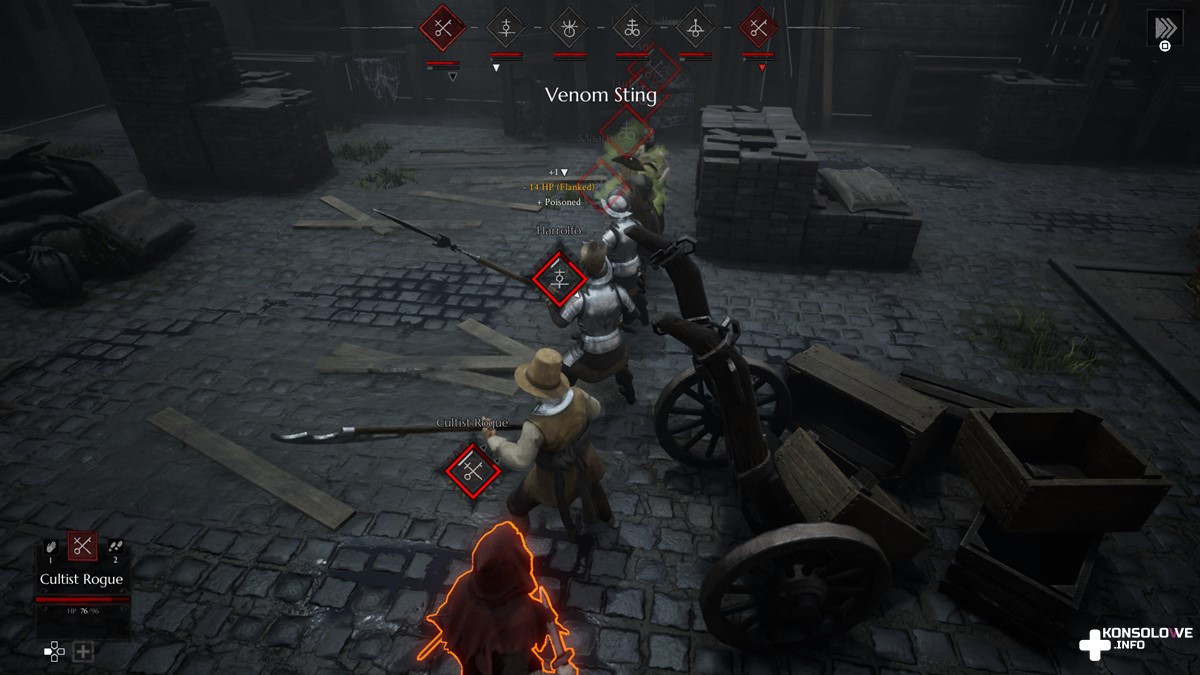1200x675 pixels.
Task: Click the hand action points icon
Action: coord(51,546)
